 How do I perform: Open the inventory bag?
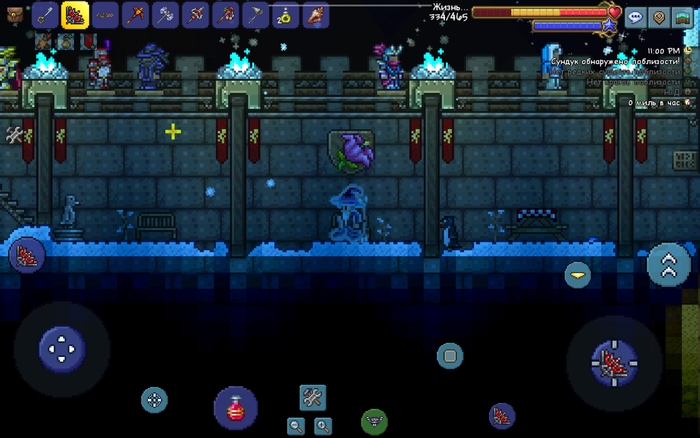click(x=14, y=14)
